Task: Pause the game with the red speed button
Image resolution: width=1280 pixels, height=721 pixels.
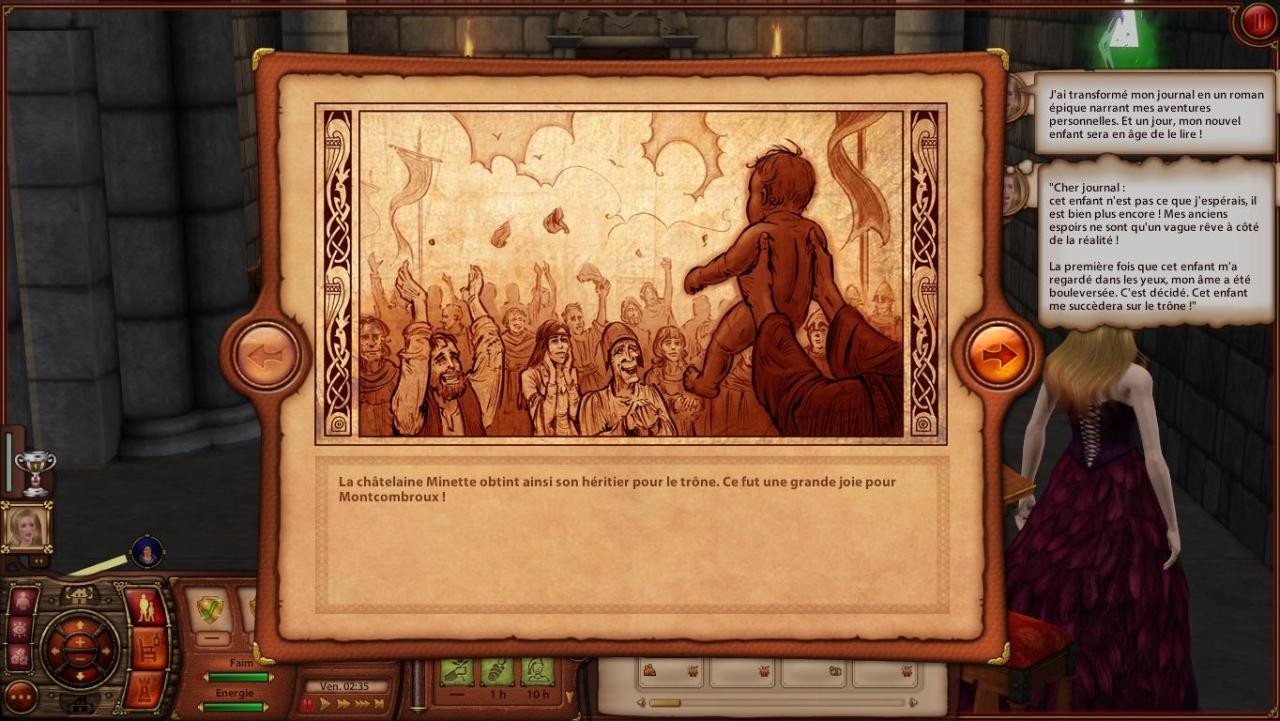Action: (x=309, y=704)
